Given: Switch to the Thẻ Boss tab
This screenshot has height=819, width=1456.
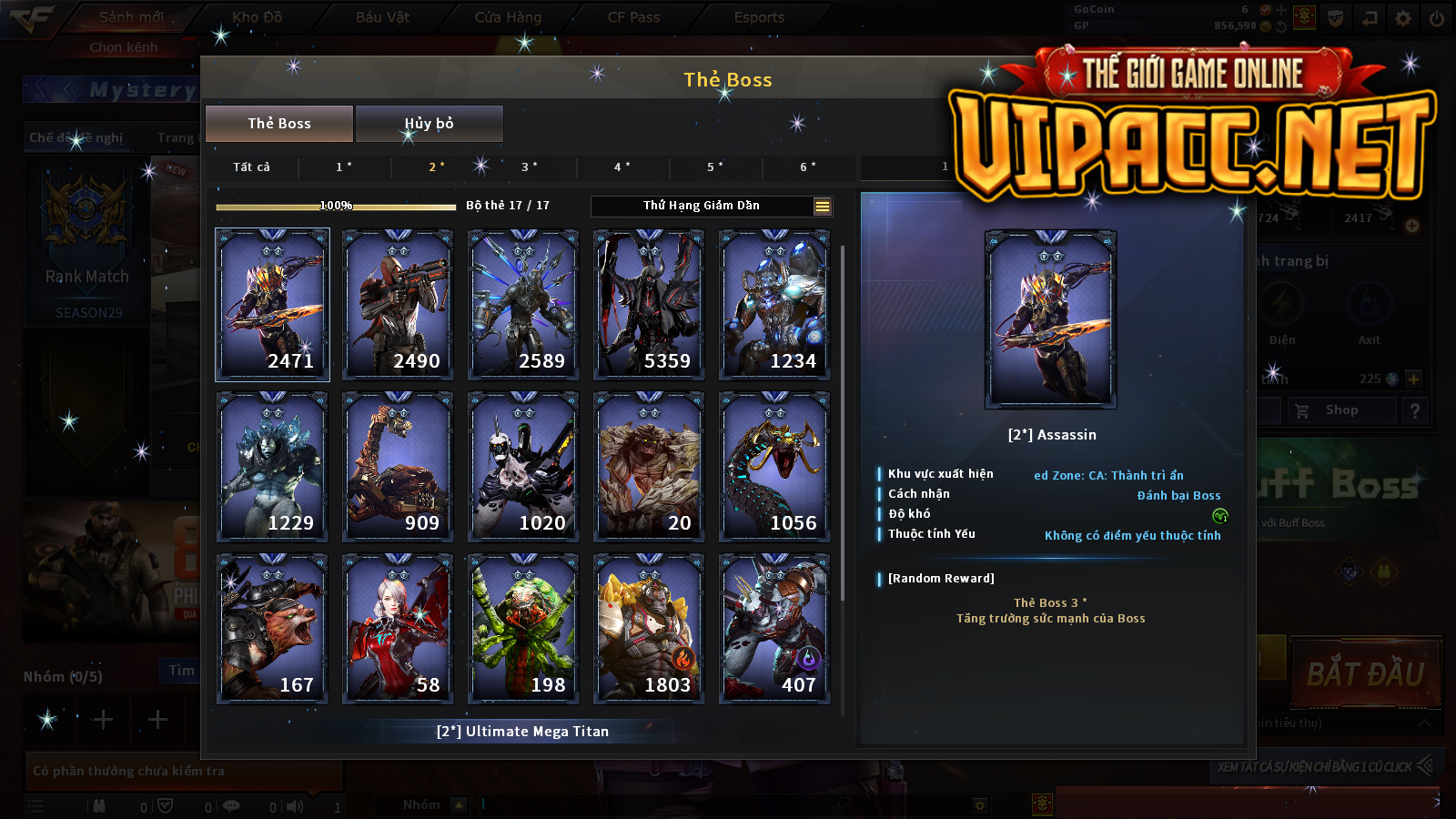Looking at the screenshot, I should [279, 124].
